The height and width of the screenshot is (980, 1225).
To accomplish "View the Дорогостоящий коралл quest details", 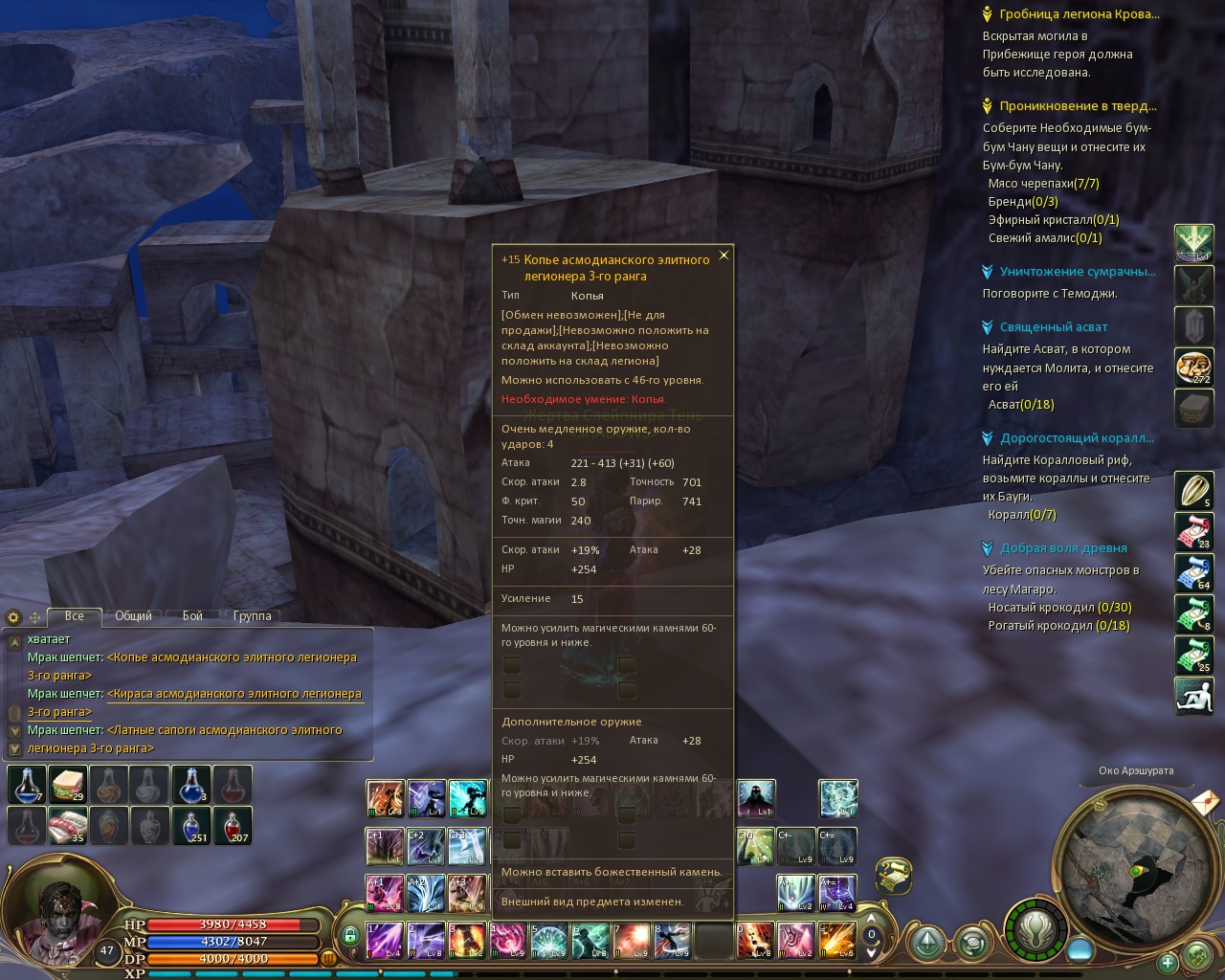I will coord(1076,438).
